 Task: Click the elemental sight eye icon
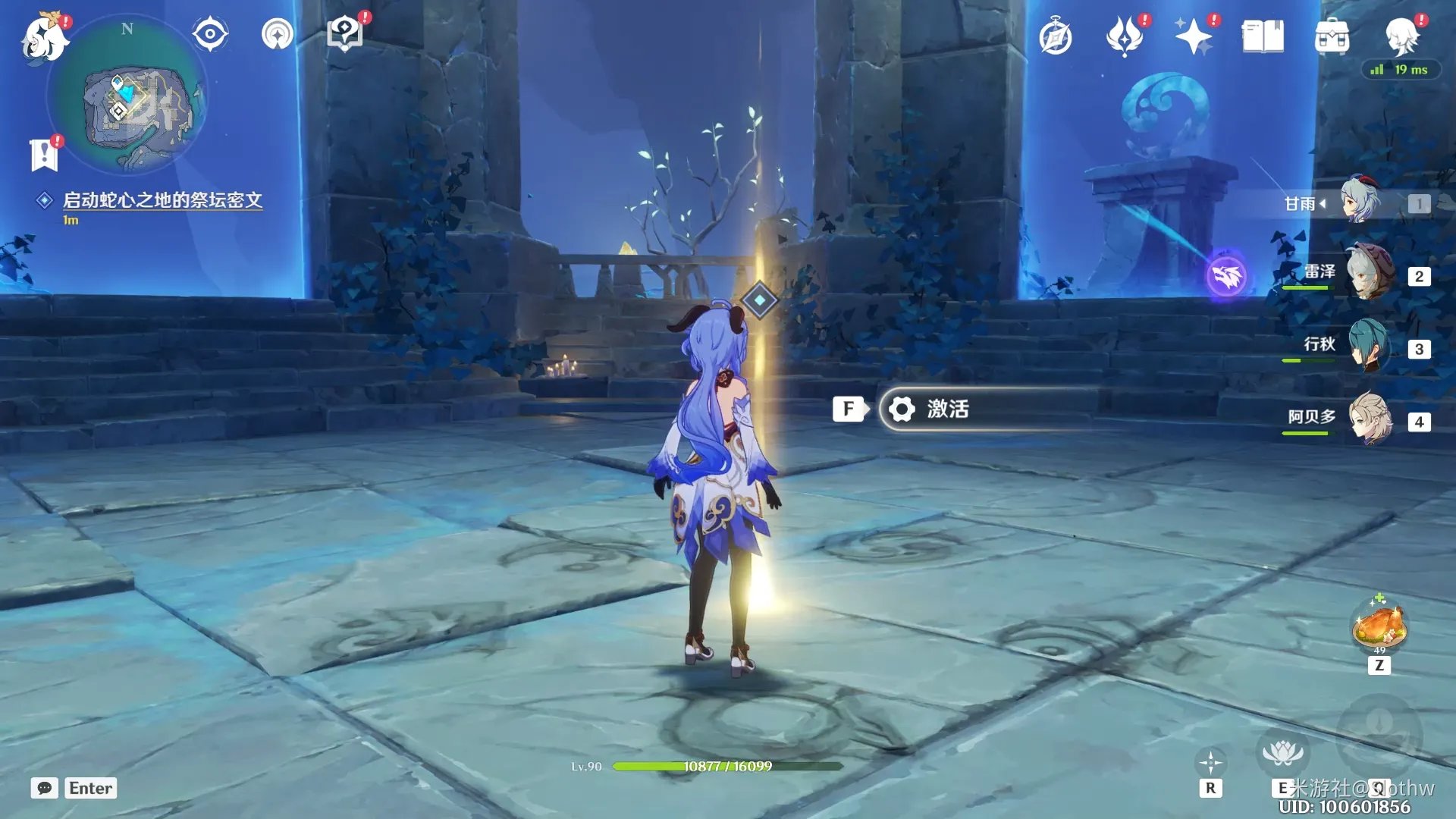[209, 34]
